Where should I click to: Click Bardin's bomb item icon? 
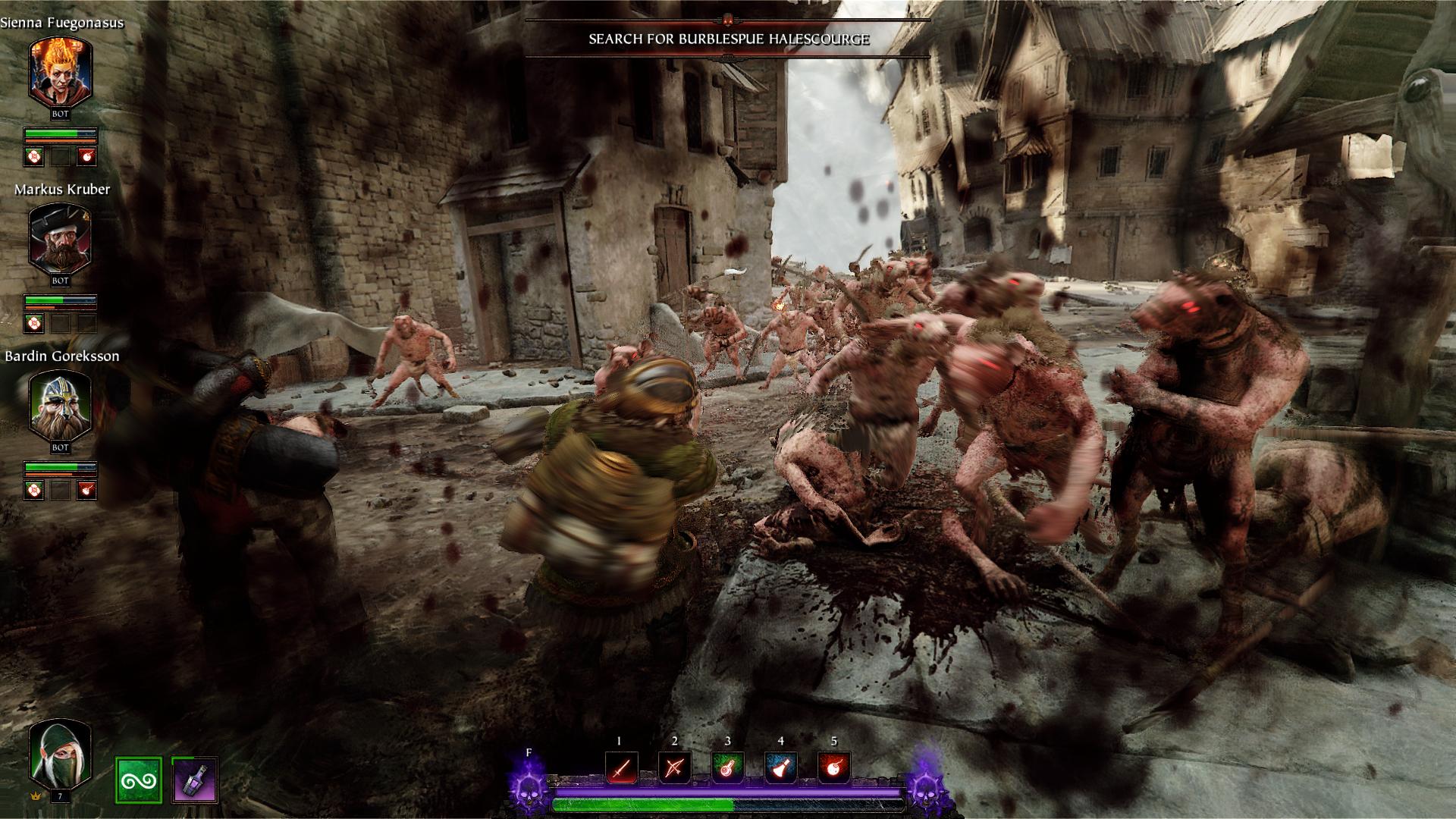point(87,490)
